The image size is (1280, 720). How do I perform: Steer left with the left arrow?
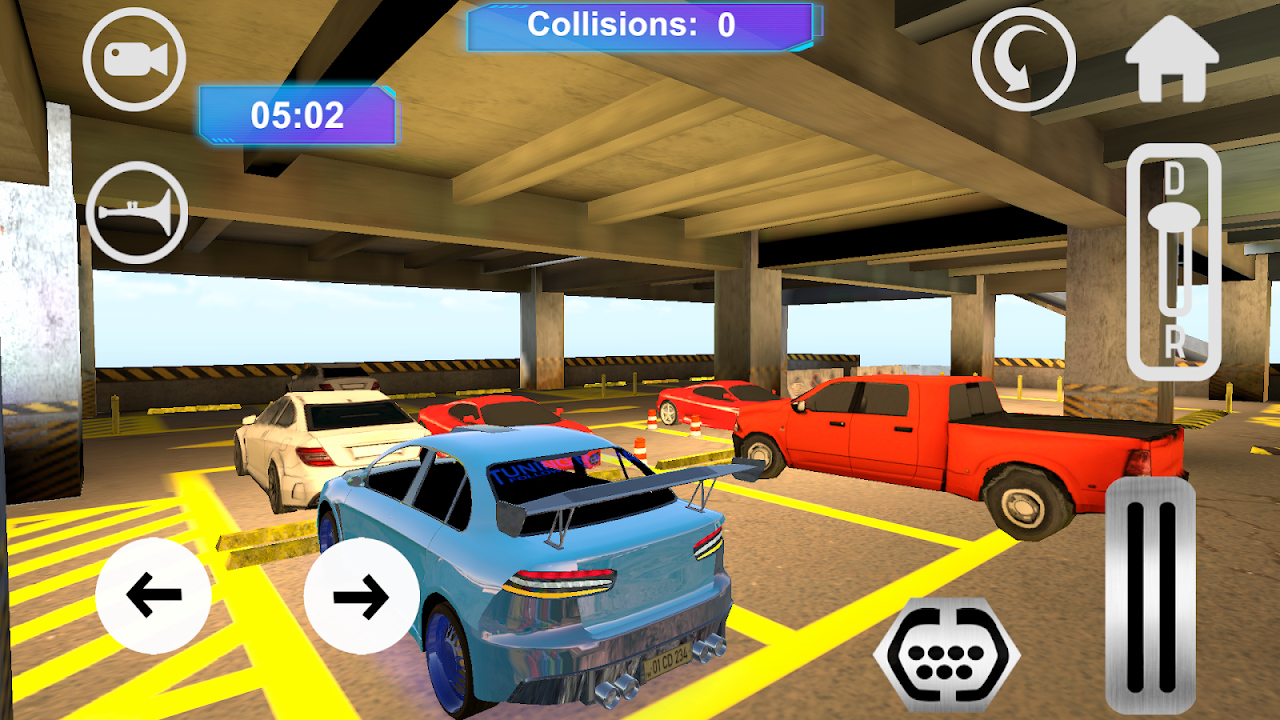[153, 596]
